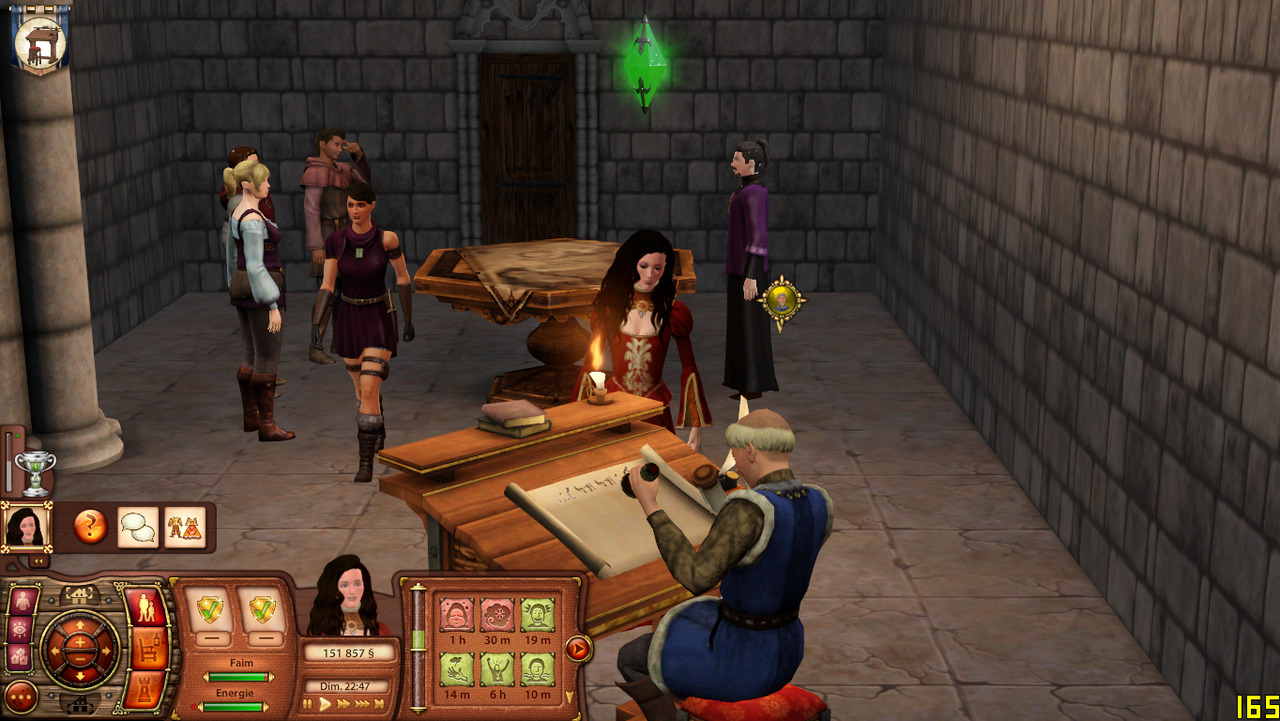Open the outfits clothing button

[184, 527]
